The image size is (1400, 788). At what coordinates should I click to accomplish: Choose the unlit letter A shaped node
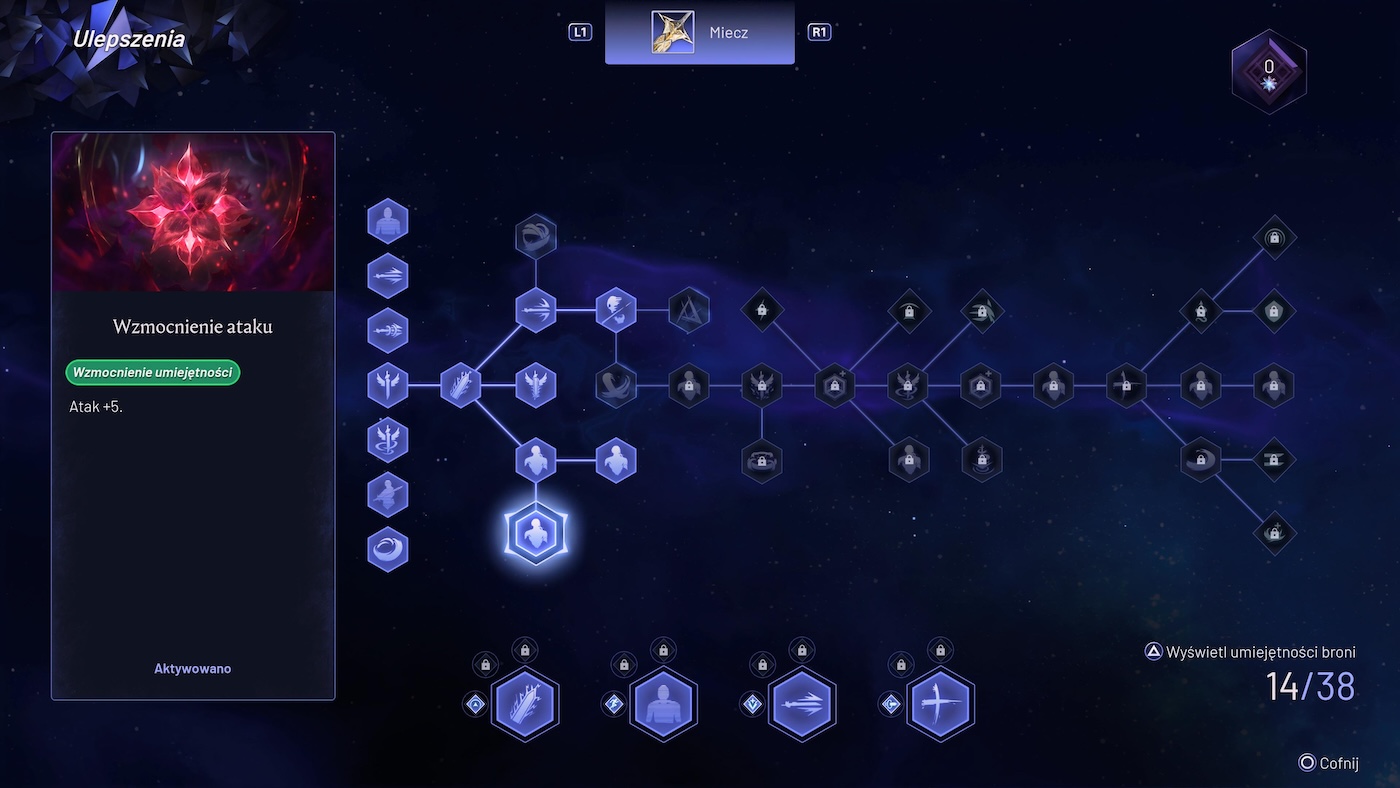point(688,309)
